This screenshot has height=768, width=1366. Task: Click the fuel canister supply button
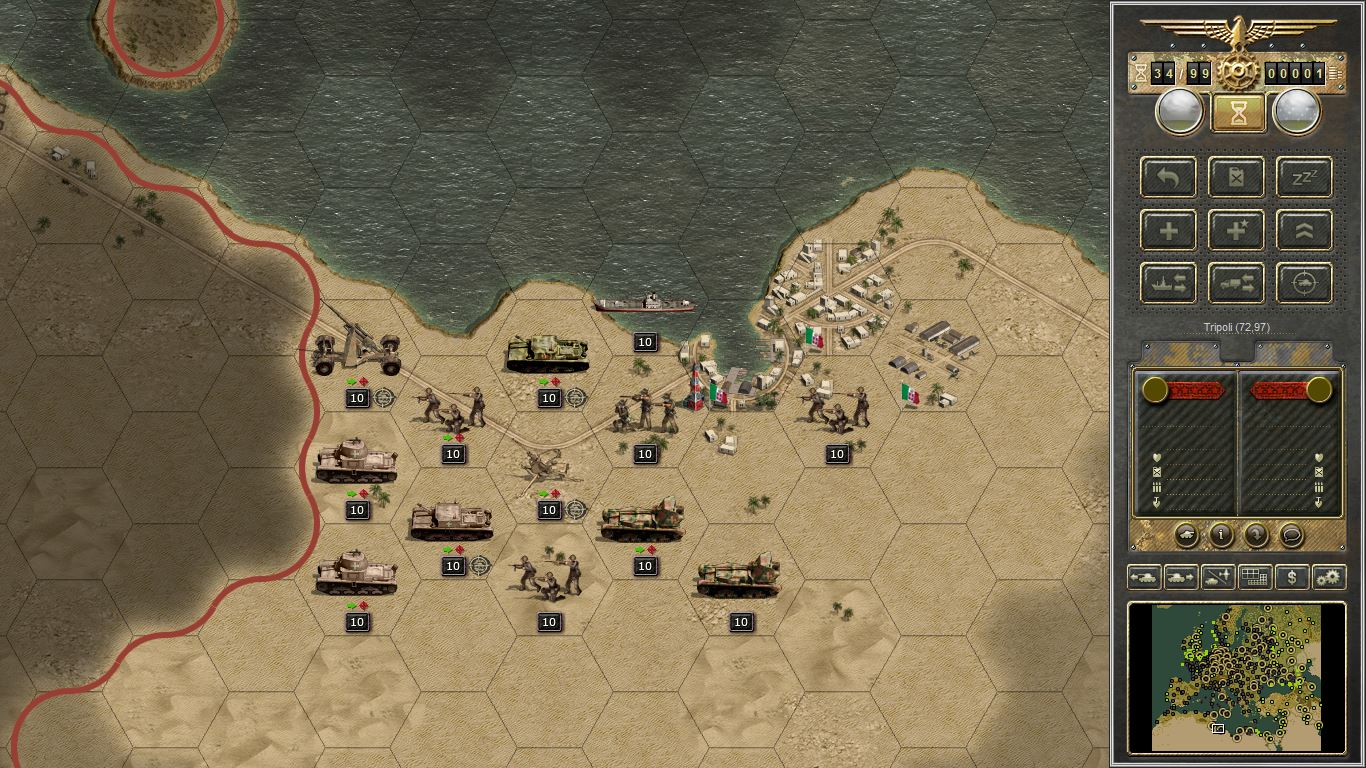coord(1237,178)
